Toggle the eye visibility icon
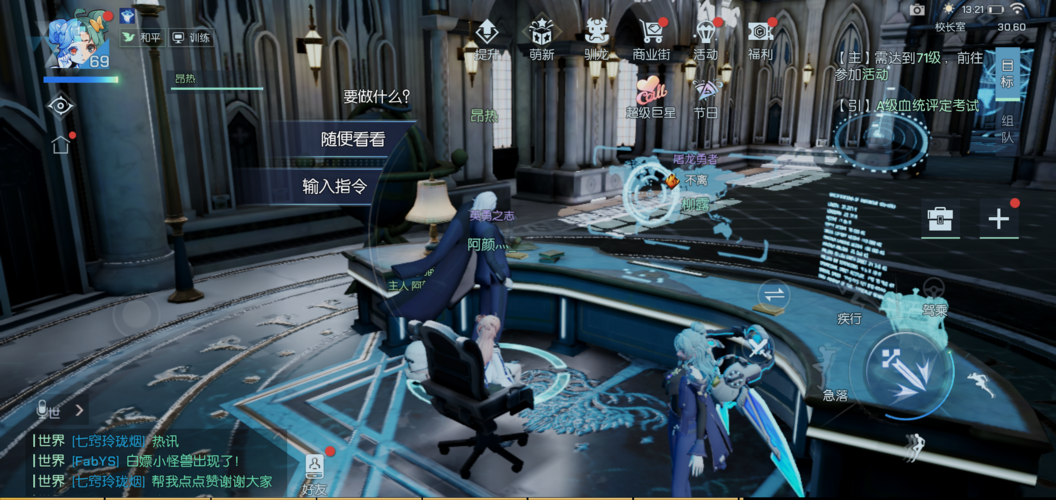This screenshot has height=500, width=1056. 61,105
